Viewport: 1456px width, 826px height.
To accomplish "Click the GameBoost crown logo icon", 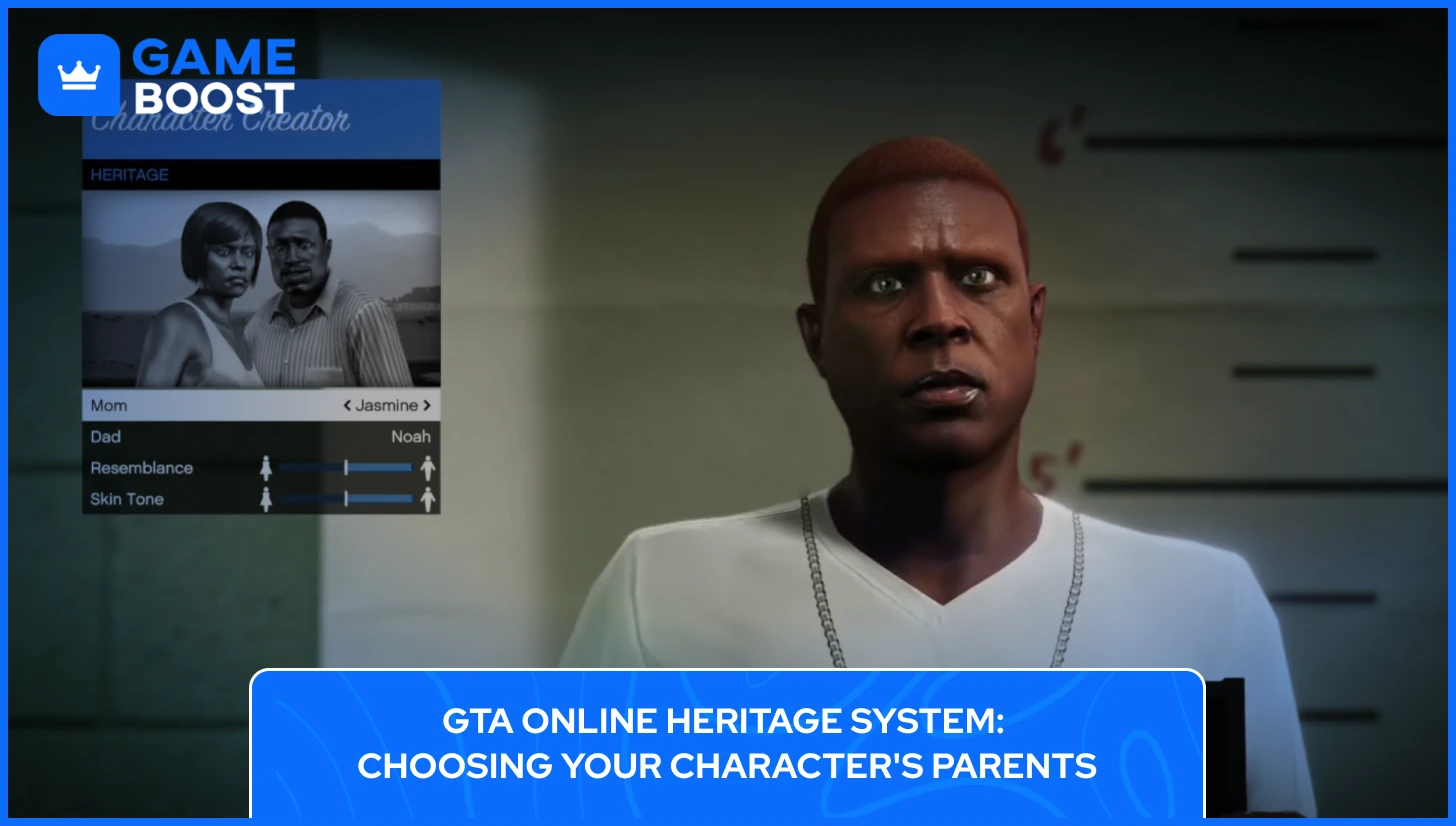I will [x=80, y=74].
